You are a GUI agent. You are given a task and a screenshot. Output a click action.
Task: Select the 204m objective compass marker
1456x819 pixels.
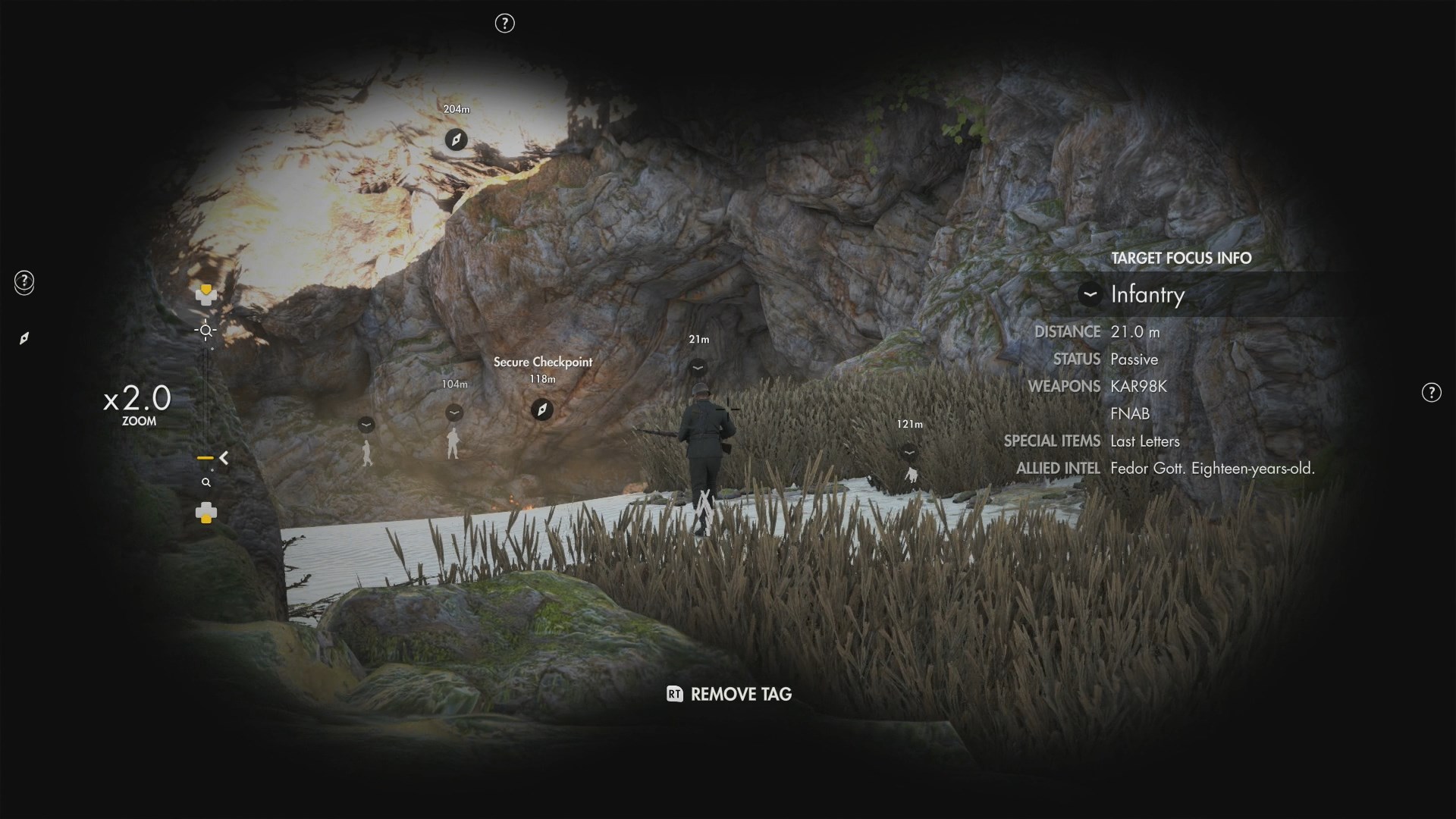click(x=456, y=140)
